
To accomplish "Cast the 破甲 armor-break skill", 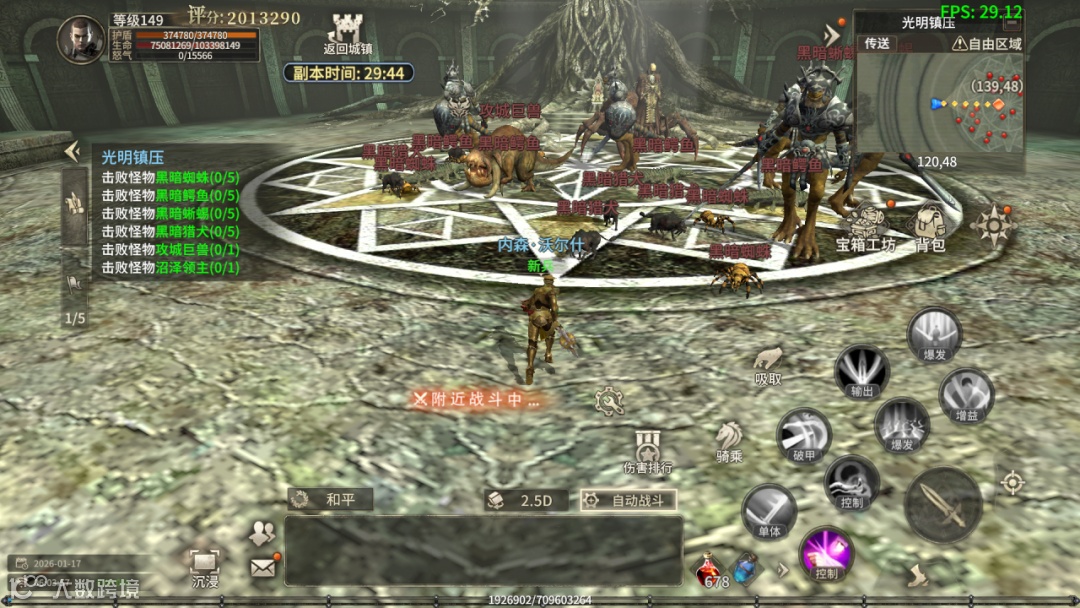I will coord(803,436).
